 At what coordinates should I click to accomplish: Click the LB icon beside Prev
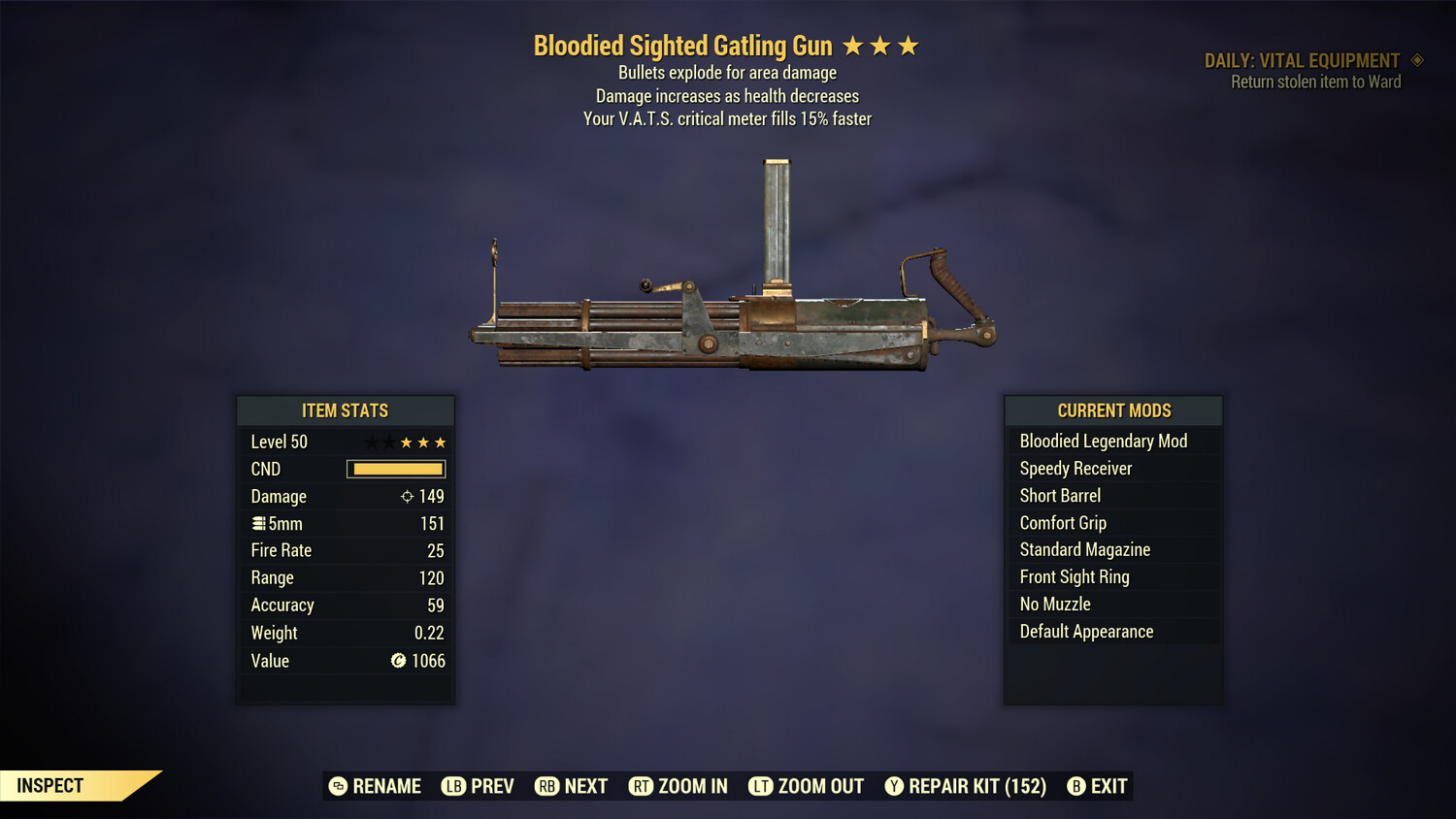click(452, 786)
